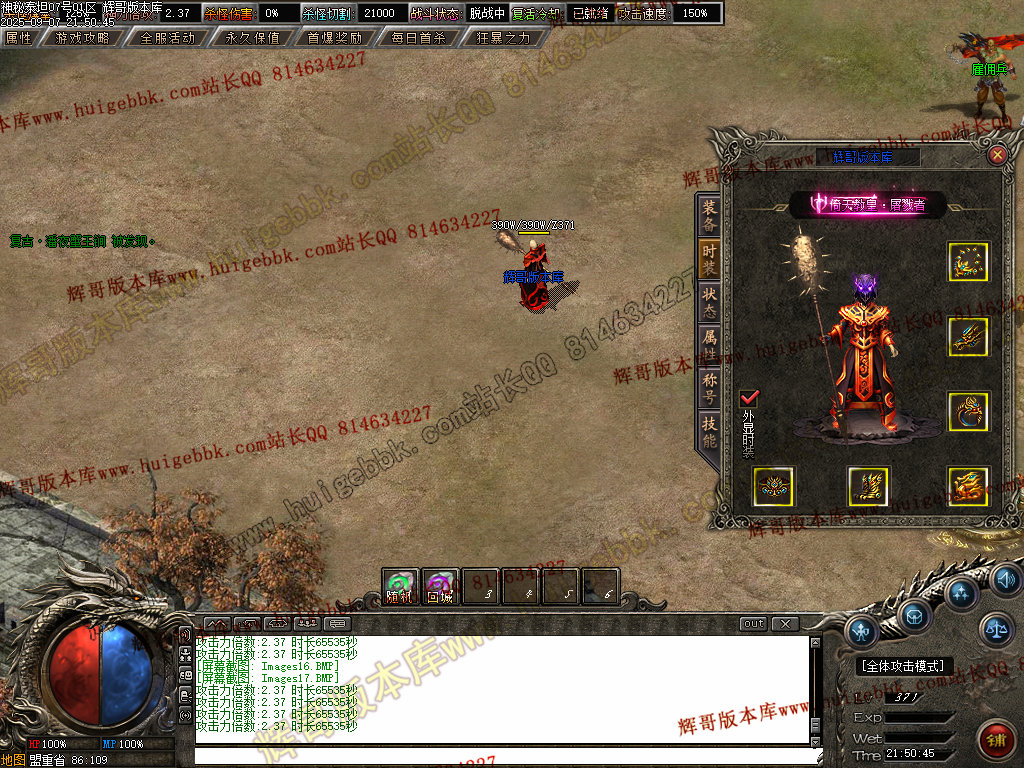Open the 游戏攻略 game guide
Viewport: 1024px width, 768px height.
point(82,38)
